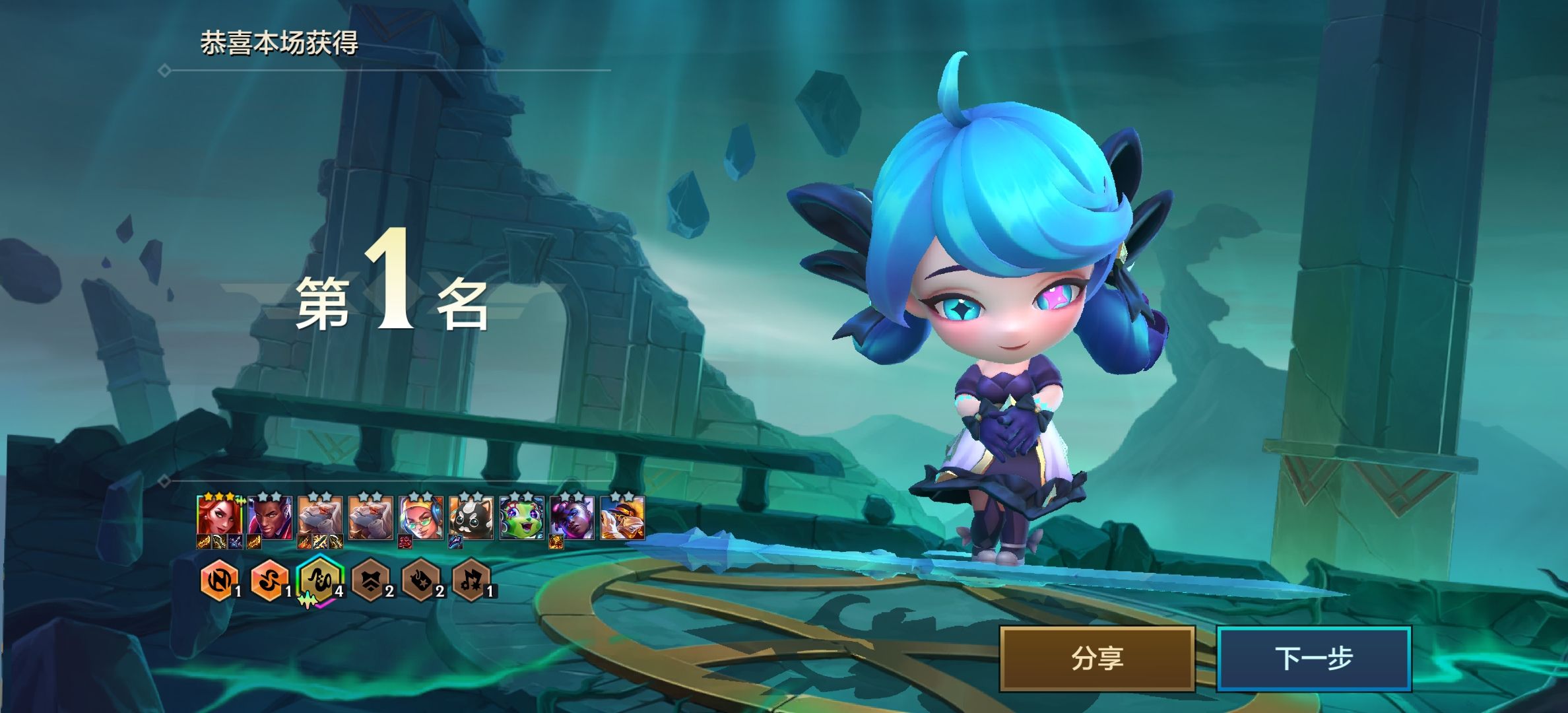
Task: Inspect the gold snake trait with count 4
Action: [x=319, y=580]
